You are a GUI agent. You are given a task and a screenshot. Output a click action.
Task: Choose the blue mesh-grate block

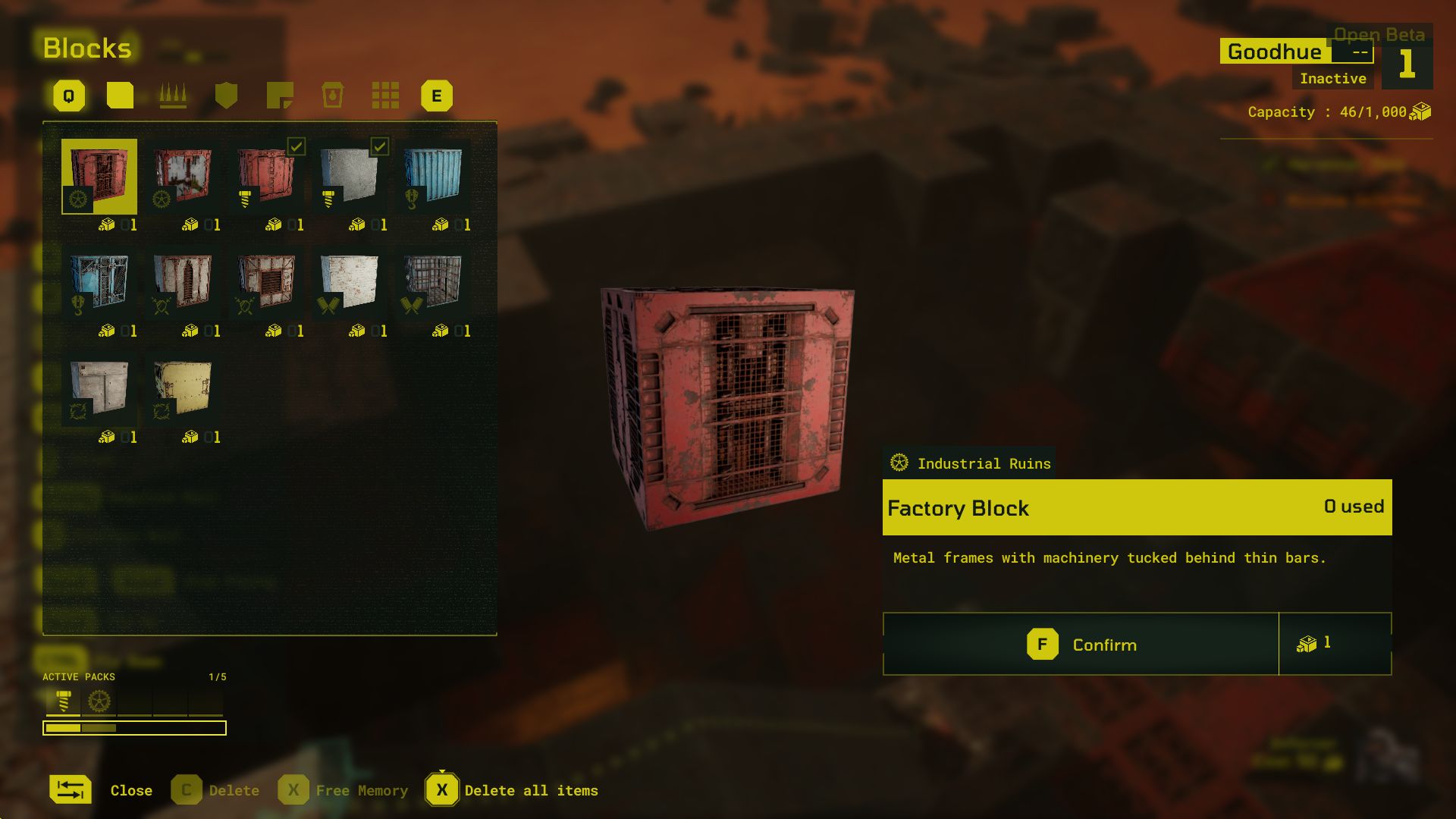(x=99, y=282)
